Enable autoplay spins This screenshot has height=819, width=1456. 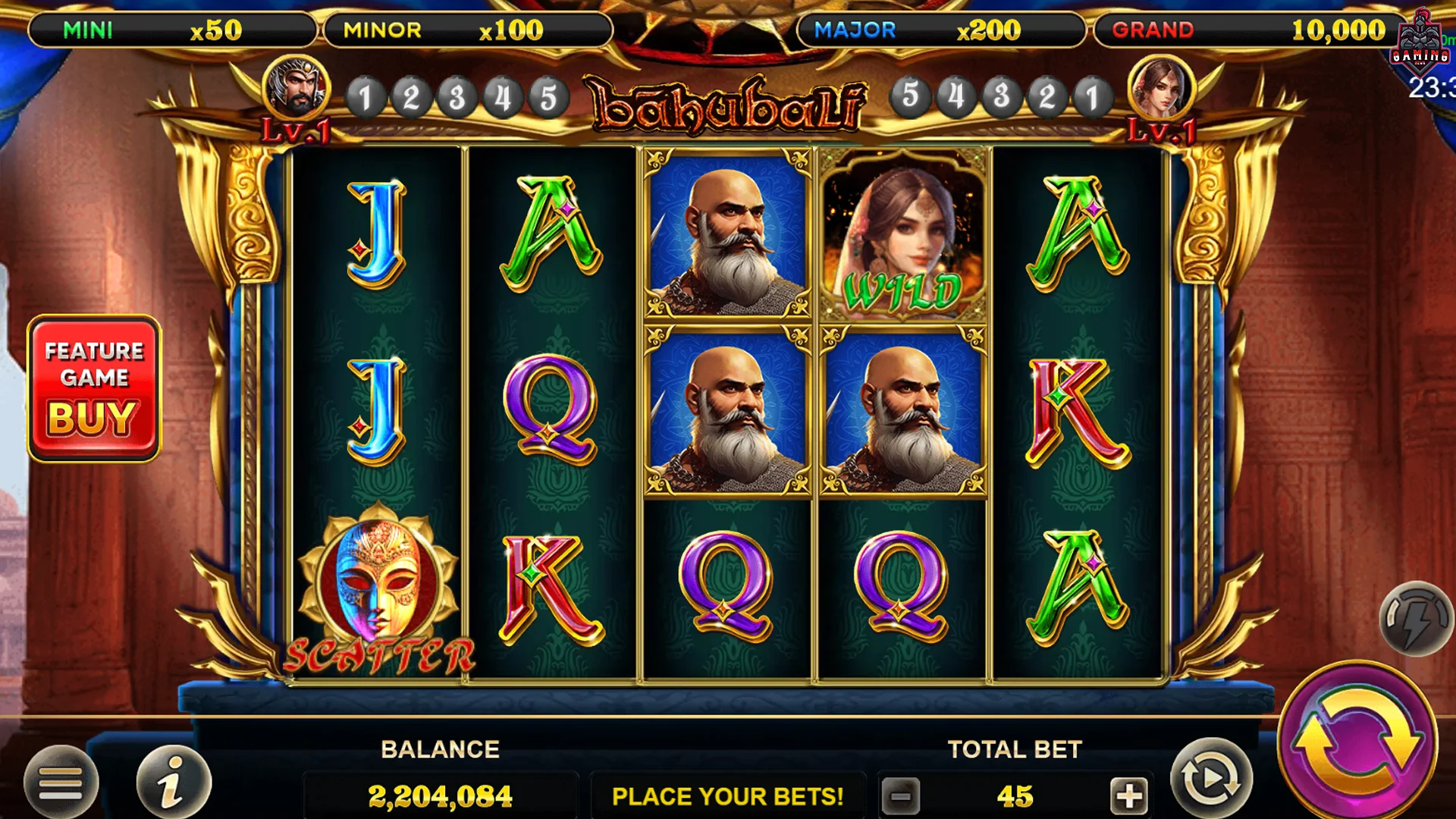(x=1210, y=779)
